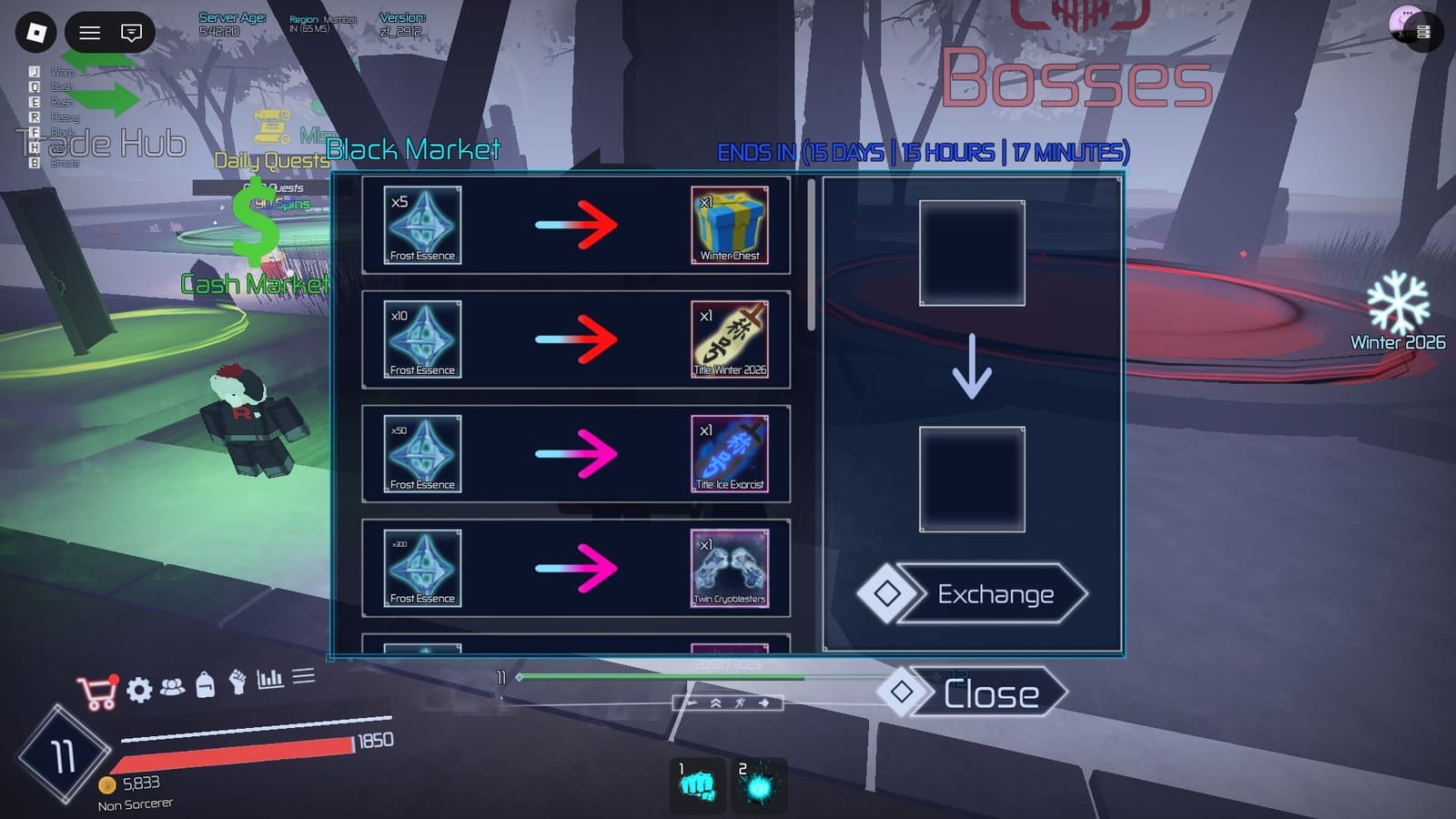
Task: Select the Frost Essence to Winter Chest exchange row
Action: (x=580, y=225)
